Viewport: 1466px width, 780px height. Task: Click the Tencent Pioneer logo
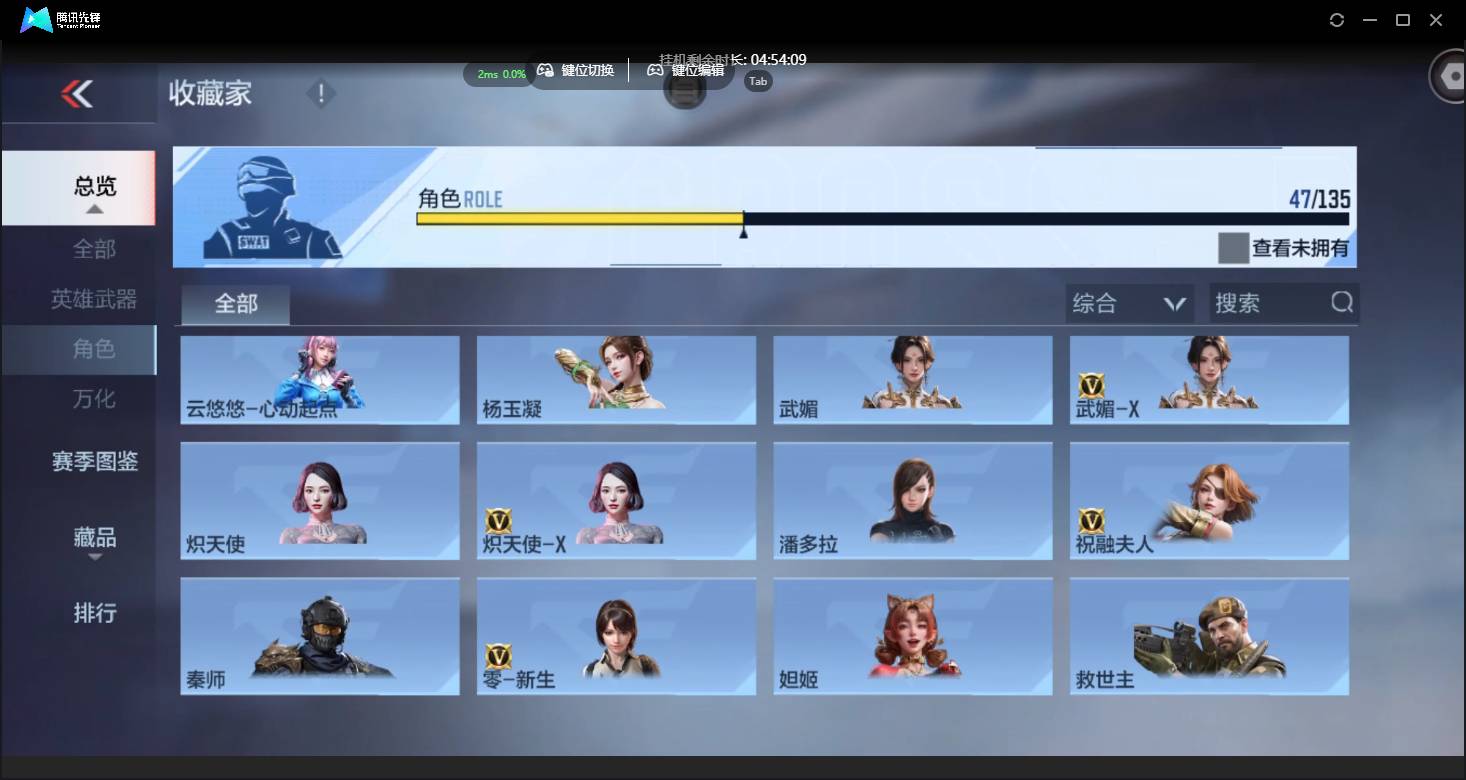coord(37,19)
